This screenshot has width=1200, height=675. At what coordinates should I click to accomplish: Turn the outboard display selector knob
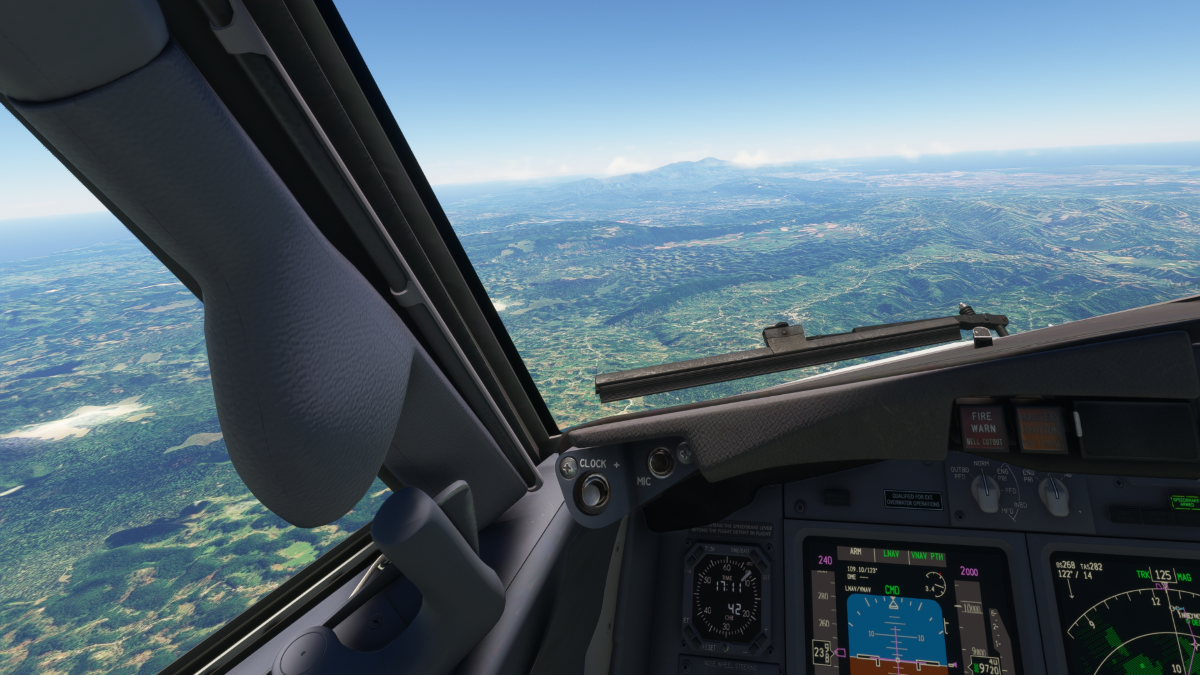986,492
